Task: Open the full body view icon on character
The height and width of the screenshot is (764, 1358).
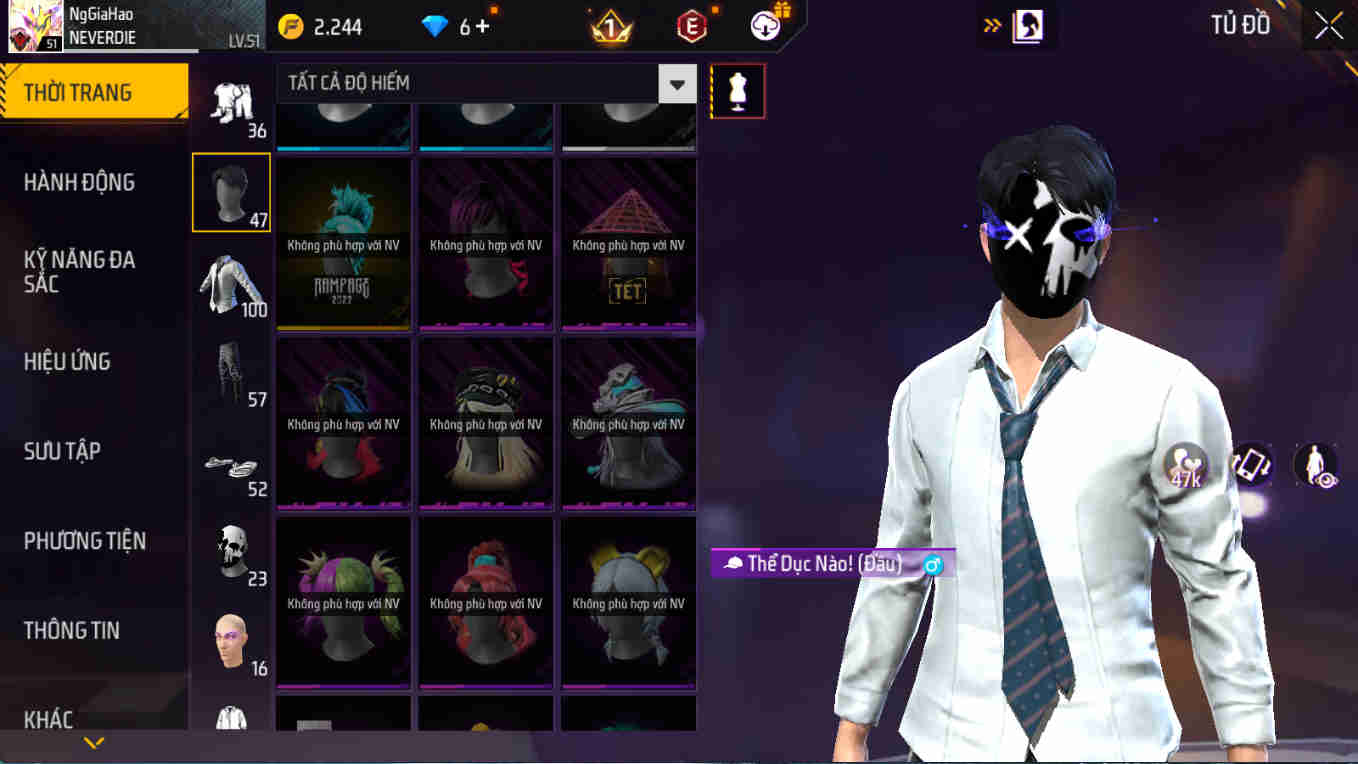Action: click(1318, 463)
